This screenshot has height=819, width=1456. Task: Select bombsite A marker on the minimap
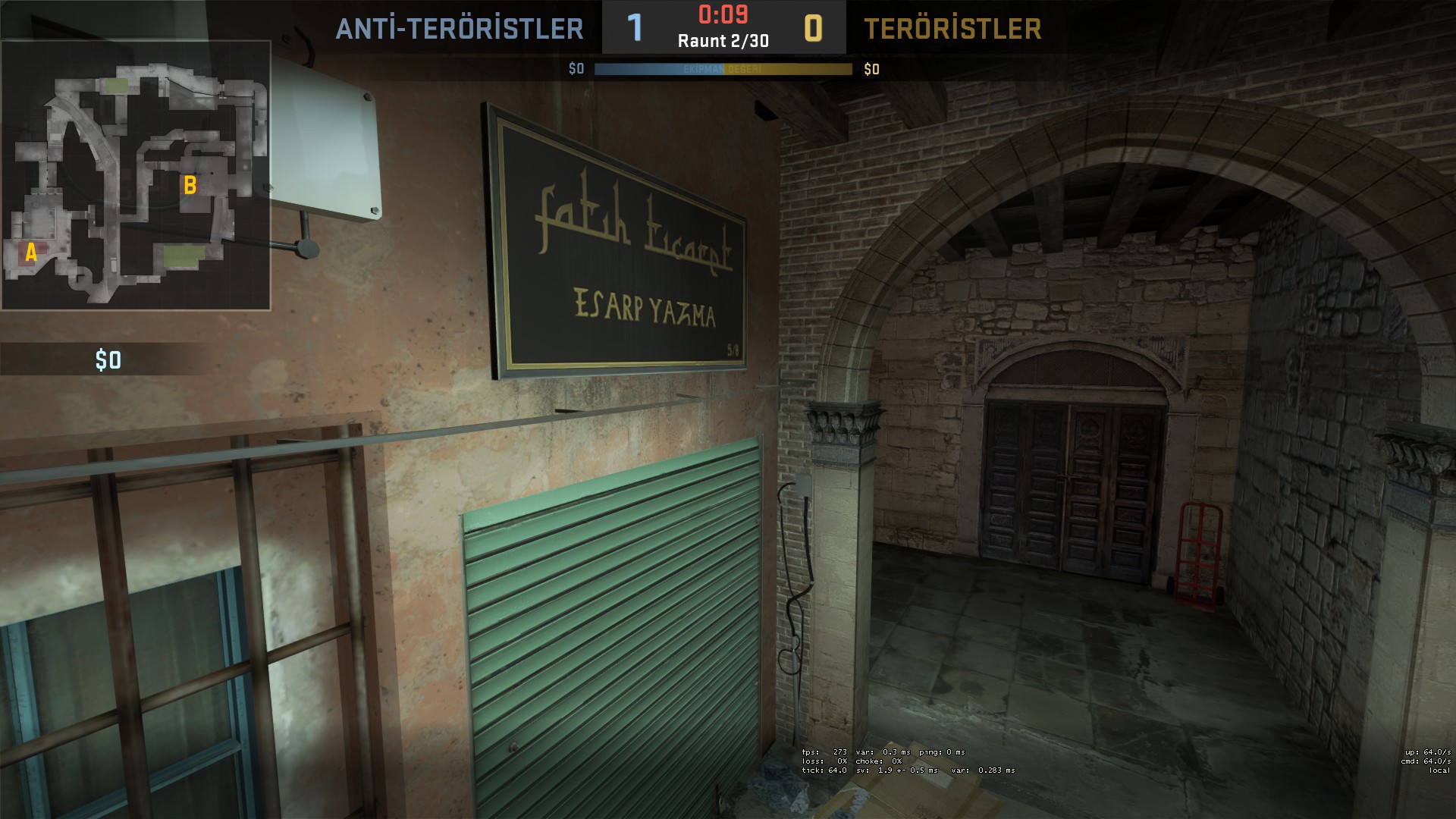pyautogui.click(x=31, y=253)
